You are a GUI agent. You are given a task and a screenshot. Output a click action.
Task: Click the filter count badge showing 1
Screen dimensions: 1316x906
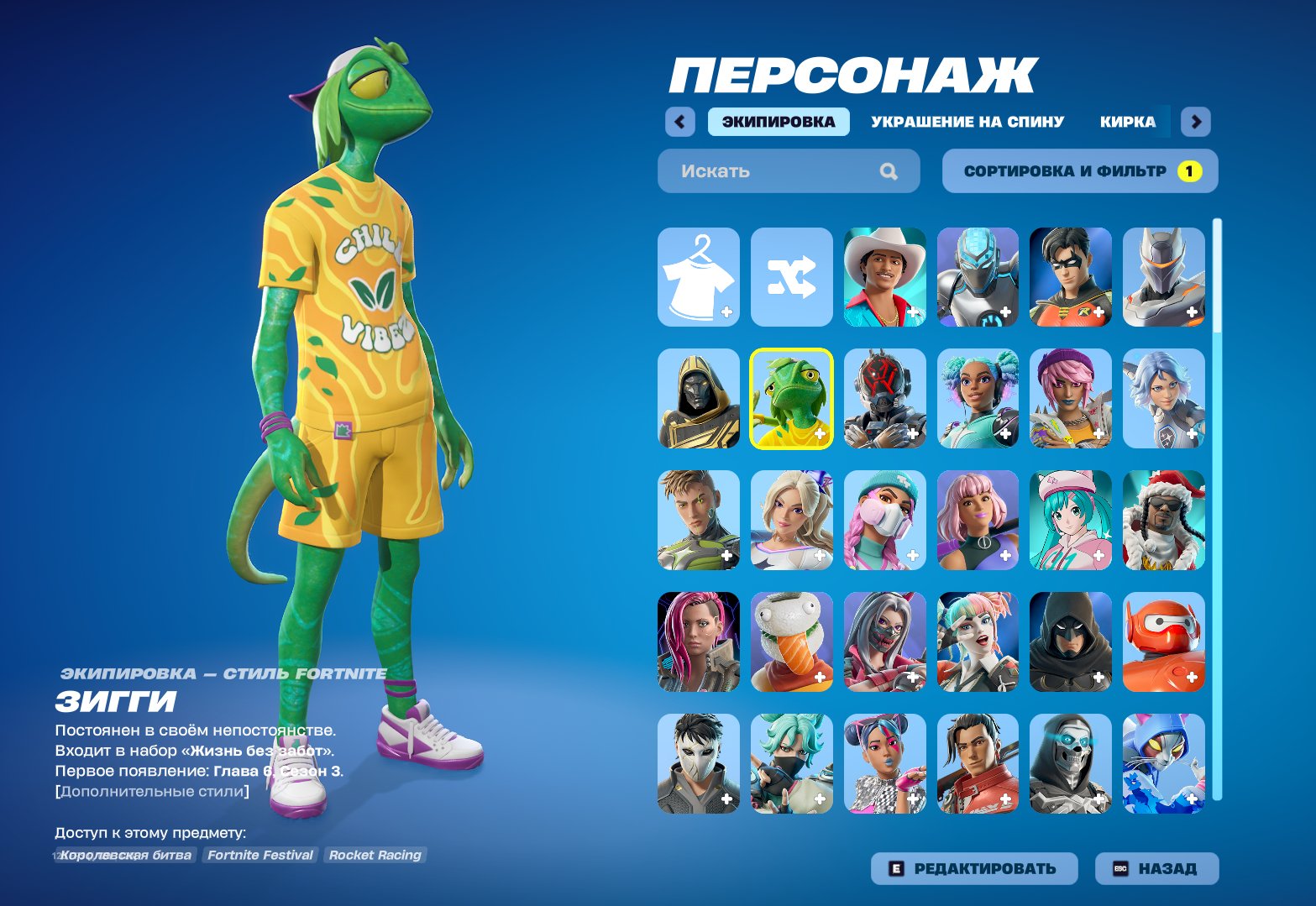[1190, 170]
